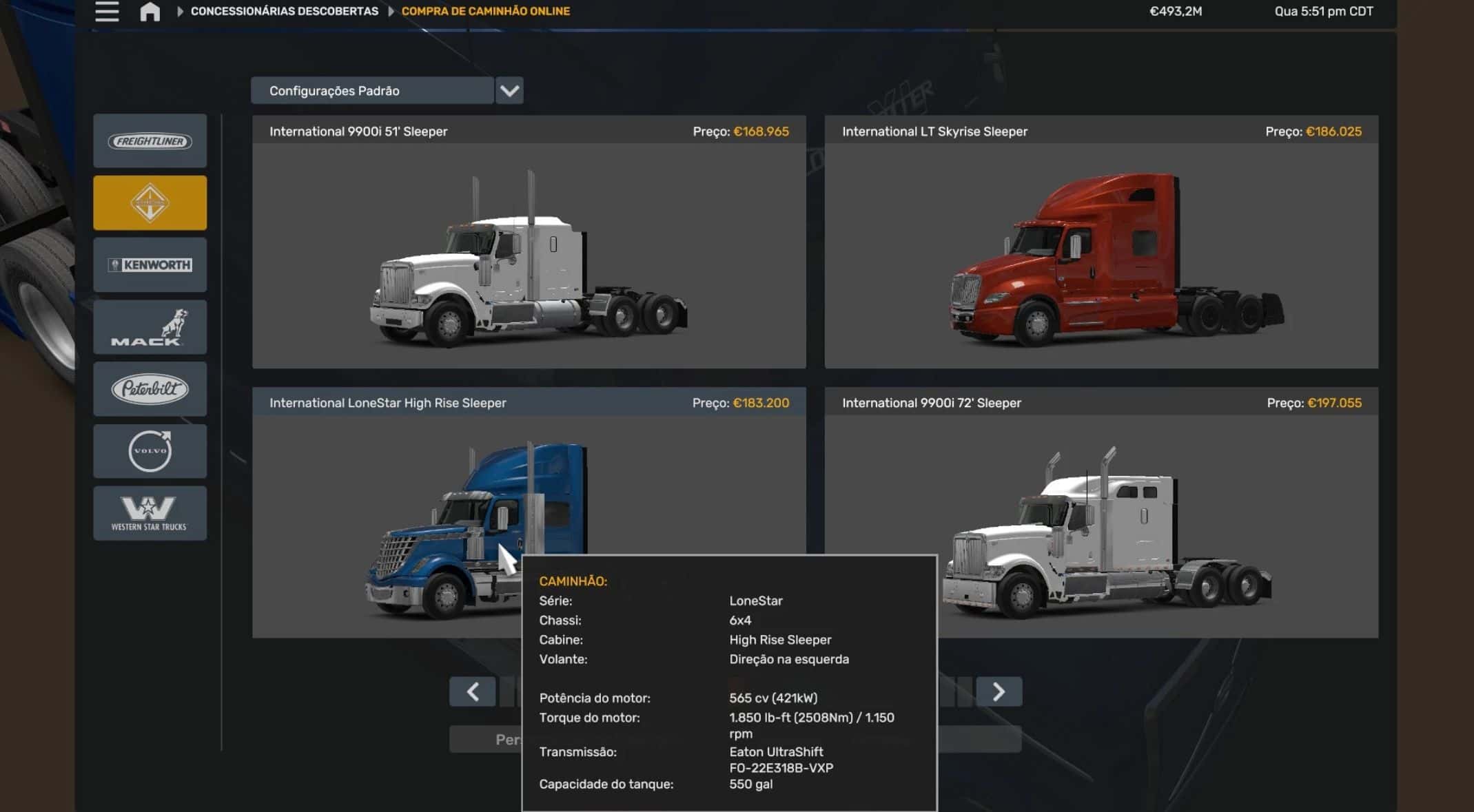The height and width of the screenshot is (812, 1474).
Task: Switch to the Kenworth brand tab
Action: (x=150, y=265)
